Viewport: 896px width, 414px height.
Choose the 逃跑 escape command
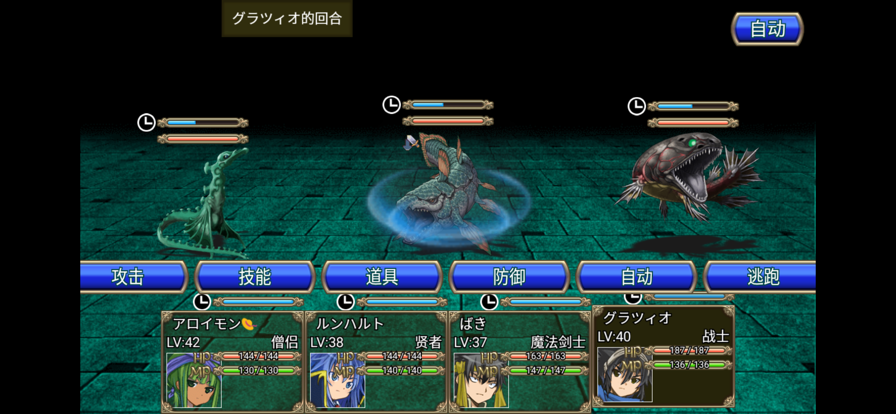762,277
